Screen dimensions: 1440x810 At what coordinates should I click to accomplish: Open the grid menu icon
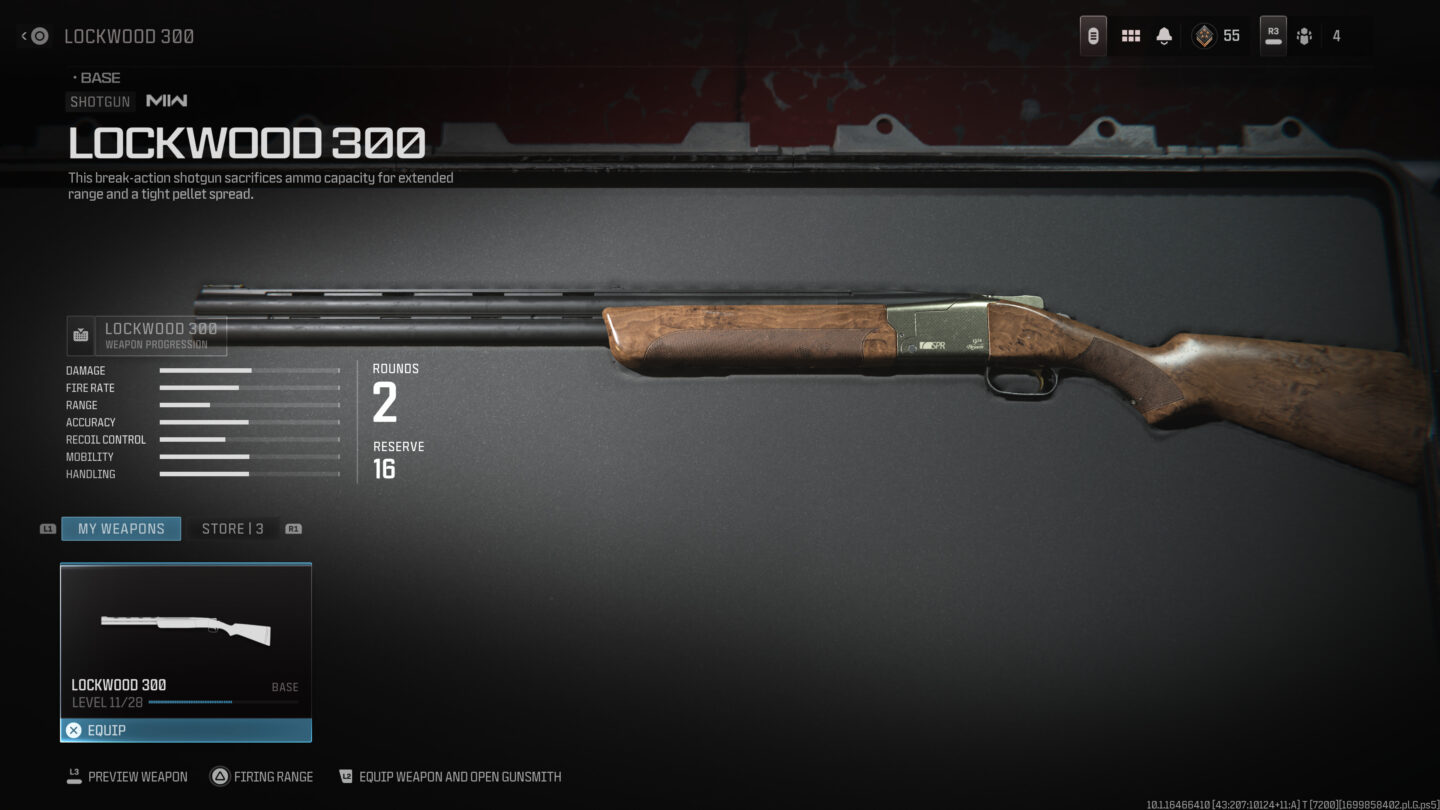pos(1131,36)
